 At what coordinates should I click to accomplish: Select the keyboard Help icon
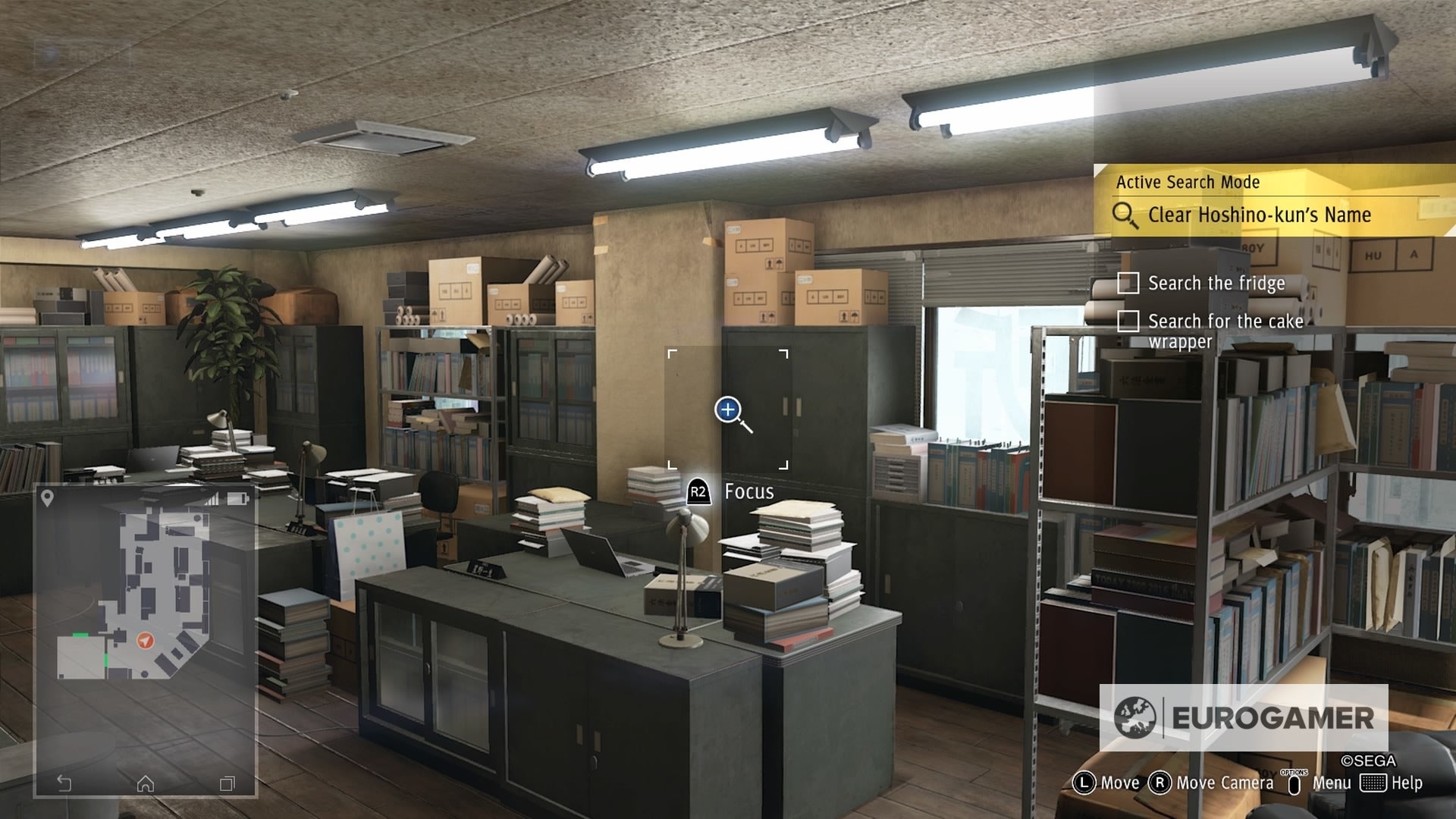point(1374,782)
